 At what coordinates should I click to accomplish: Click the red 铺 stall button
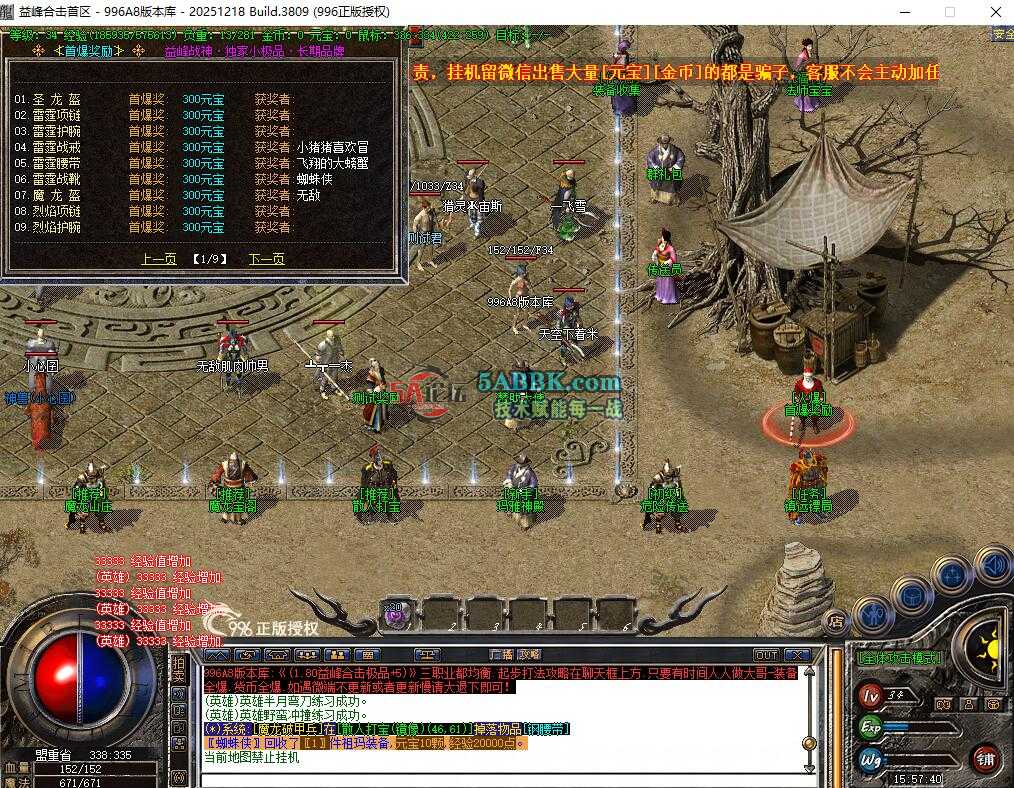coord(987,757)
